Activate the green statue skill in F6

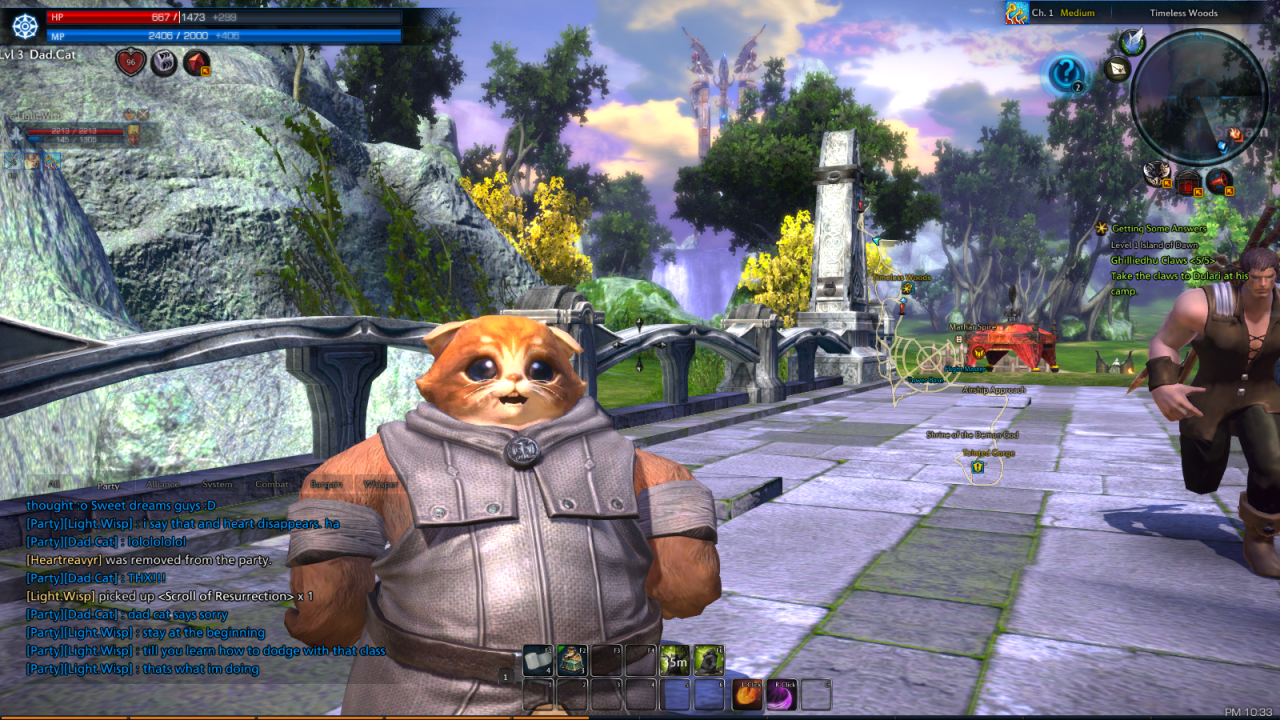coord(709,660)
